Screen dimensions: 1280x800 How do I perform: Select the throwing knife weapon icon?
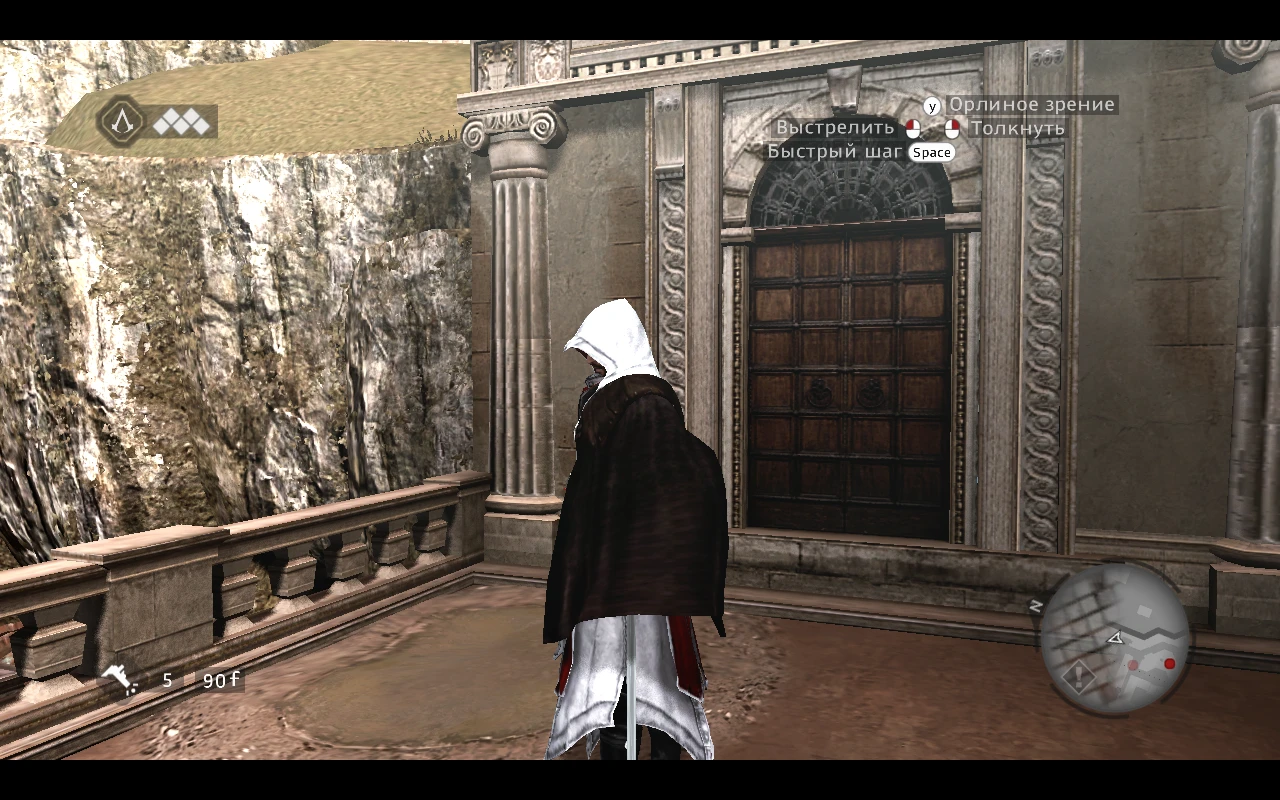118,679
